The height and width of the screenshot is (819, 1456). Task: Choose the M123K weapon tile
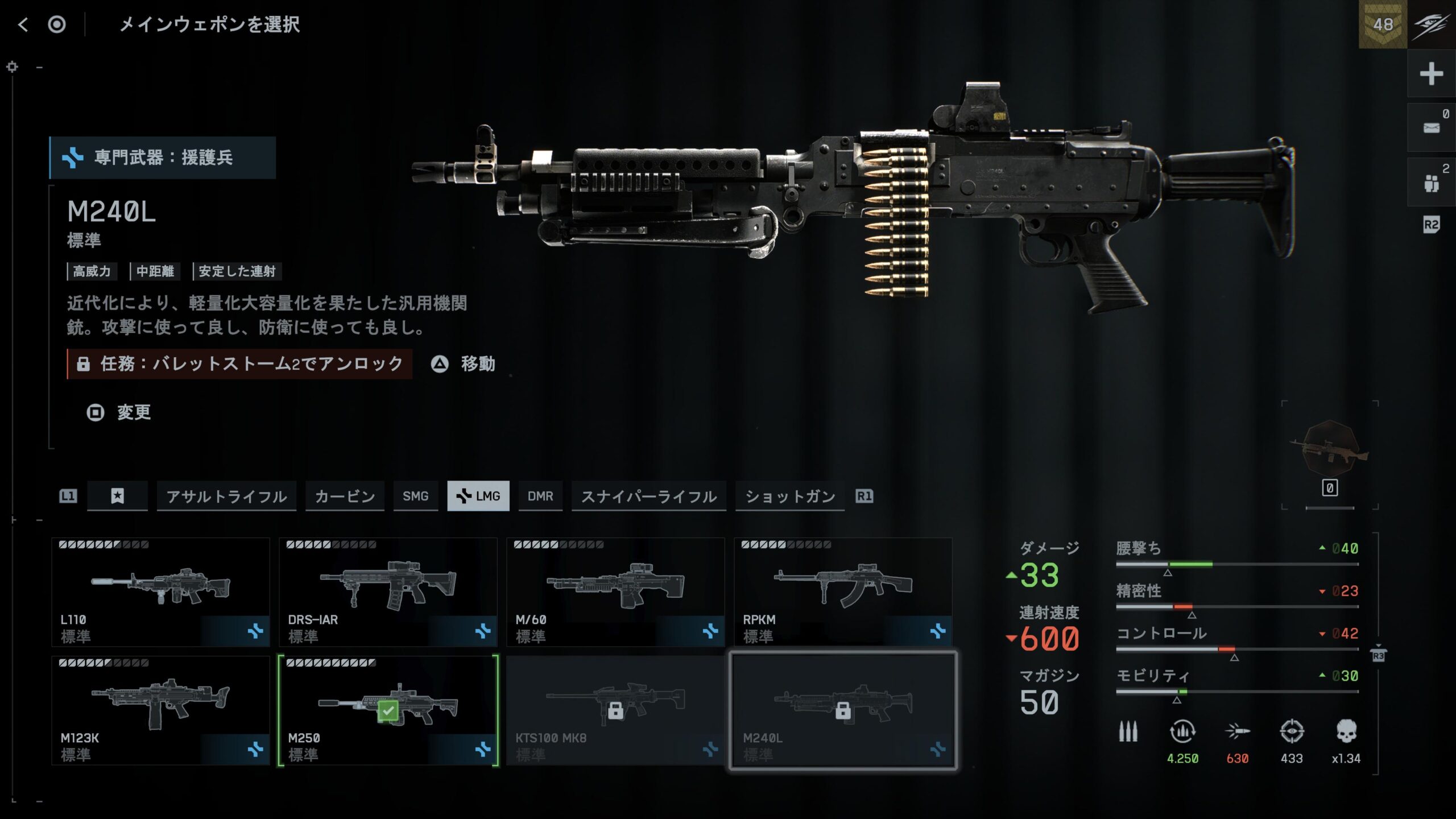[x=160, y=710]
